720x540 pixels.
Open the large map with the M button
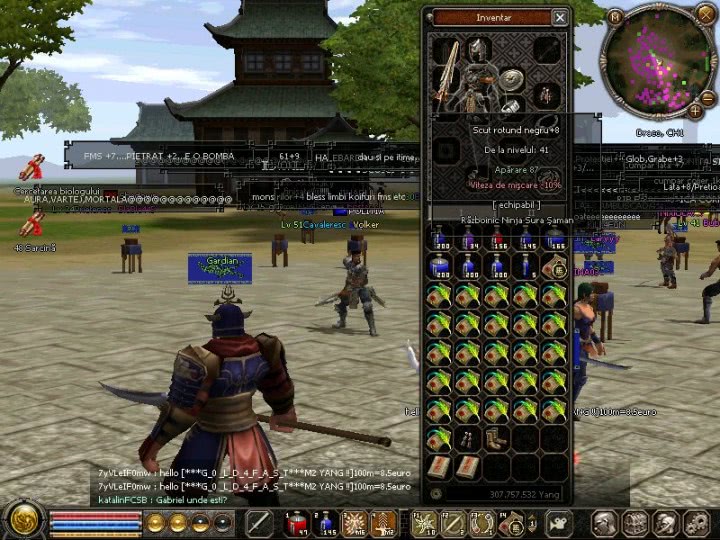(615, 16)
